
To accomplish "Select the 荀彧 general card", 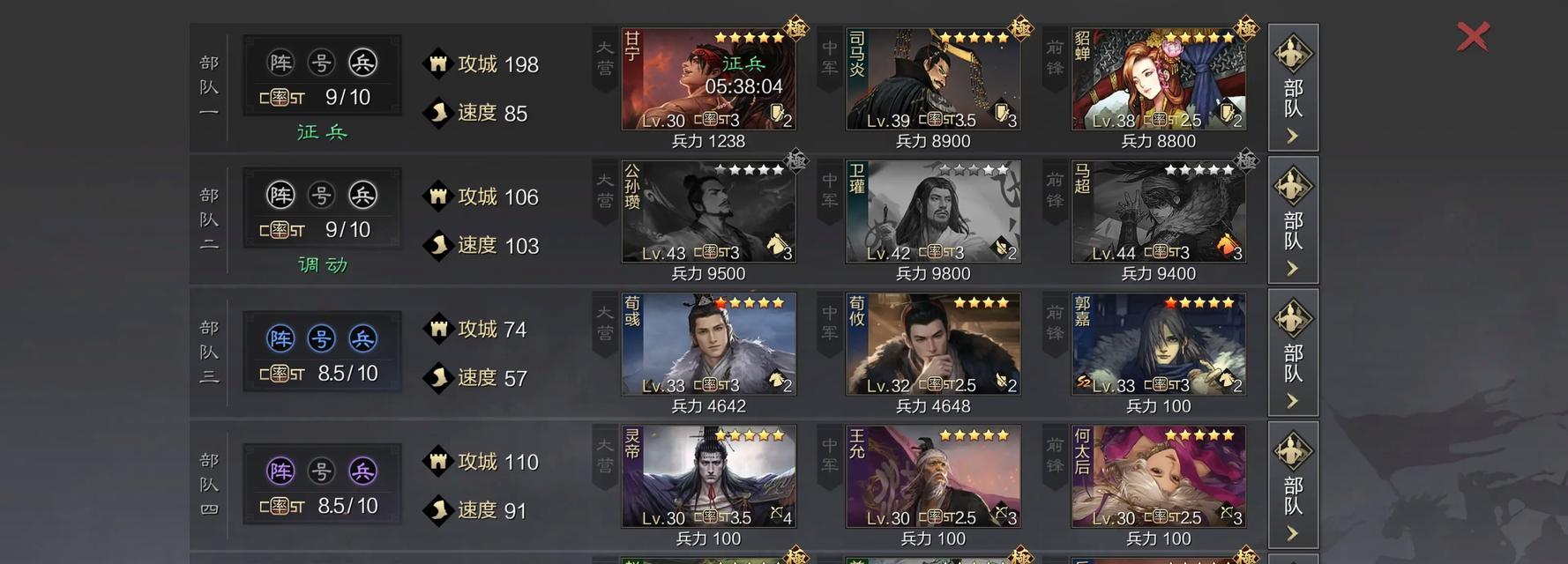I will pyautogui.click(x=708, y=345).
